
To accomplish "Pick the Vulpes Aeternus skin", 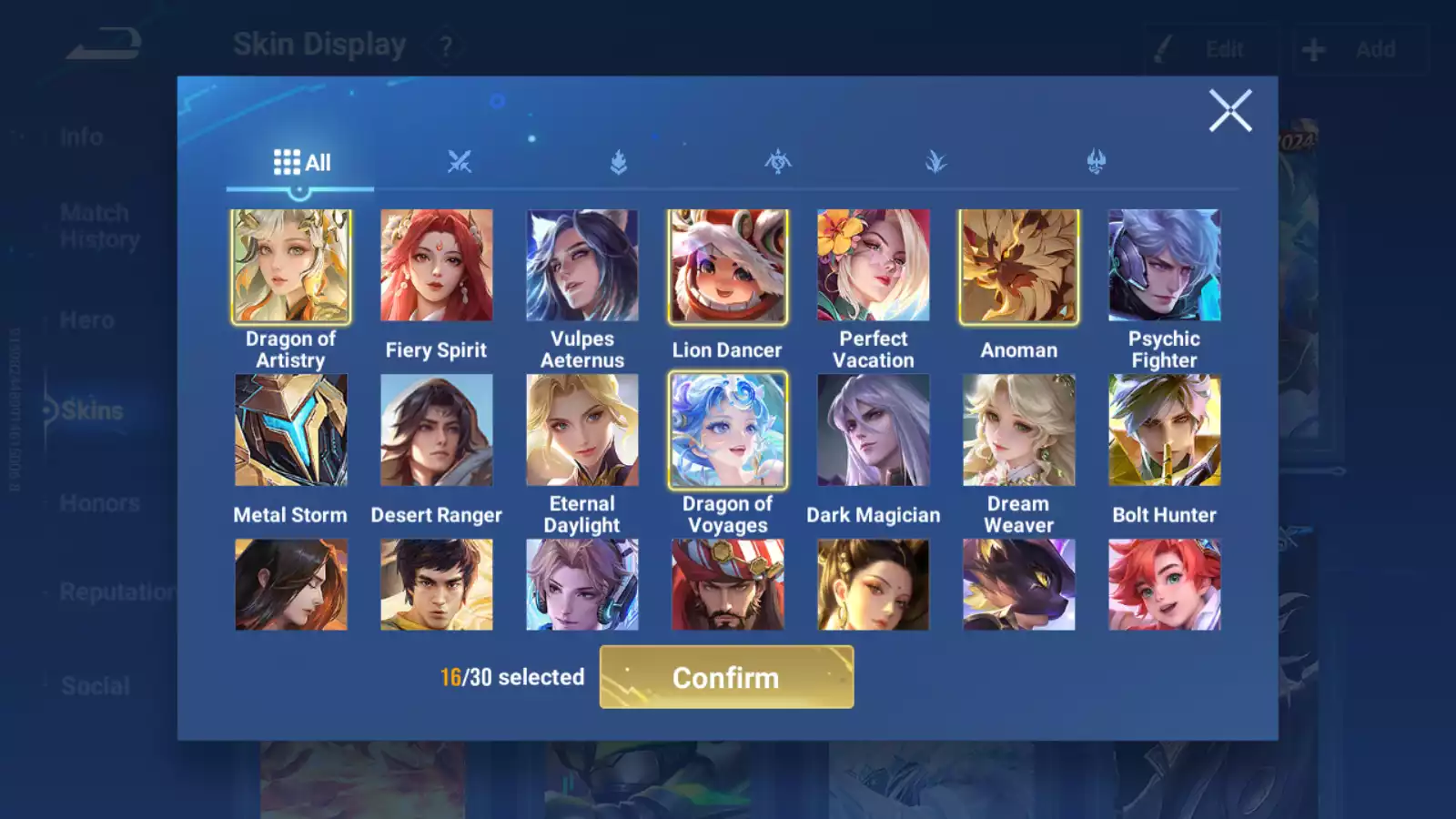I will click(x=582, y=266).
